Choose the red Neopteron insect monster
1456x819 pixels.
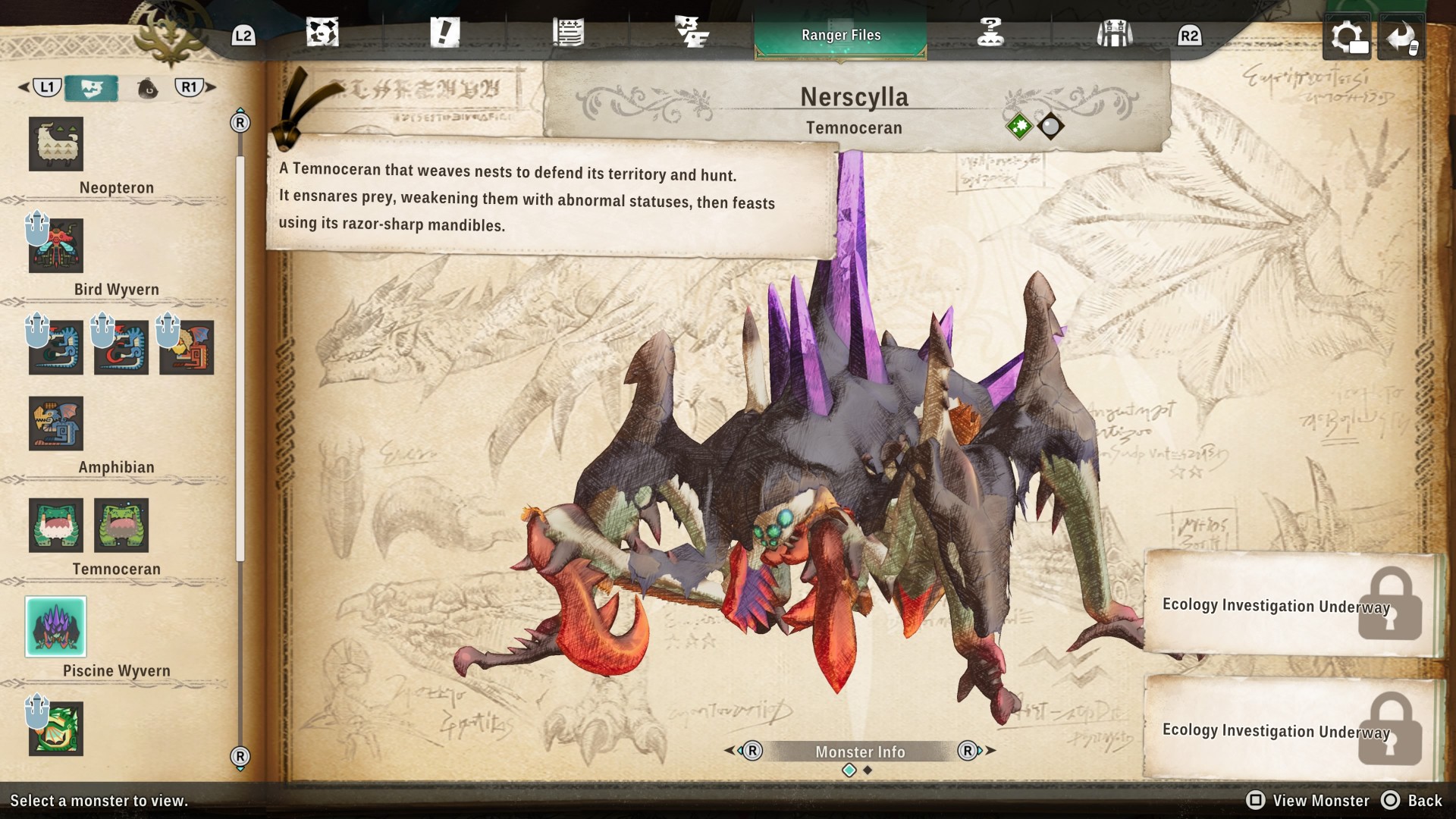(x=56, y=246)
